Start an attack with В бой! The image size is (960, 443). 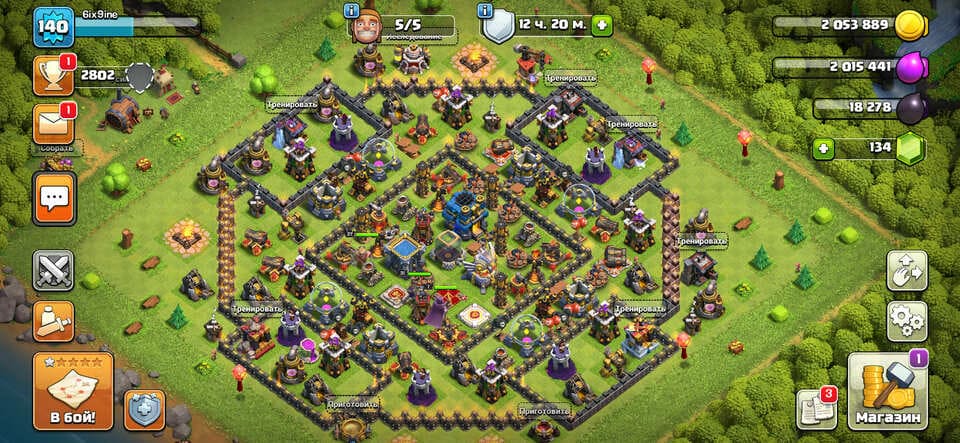click(72, 390)
